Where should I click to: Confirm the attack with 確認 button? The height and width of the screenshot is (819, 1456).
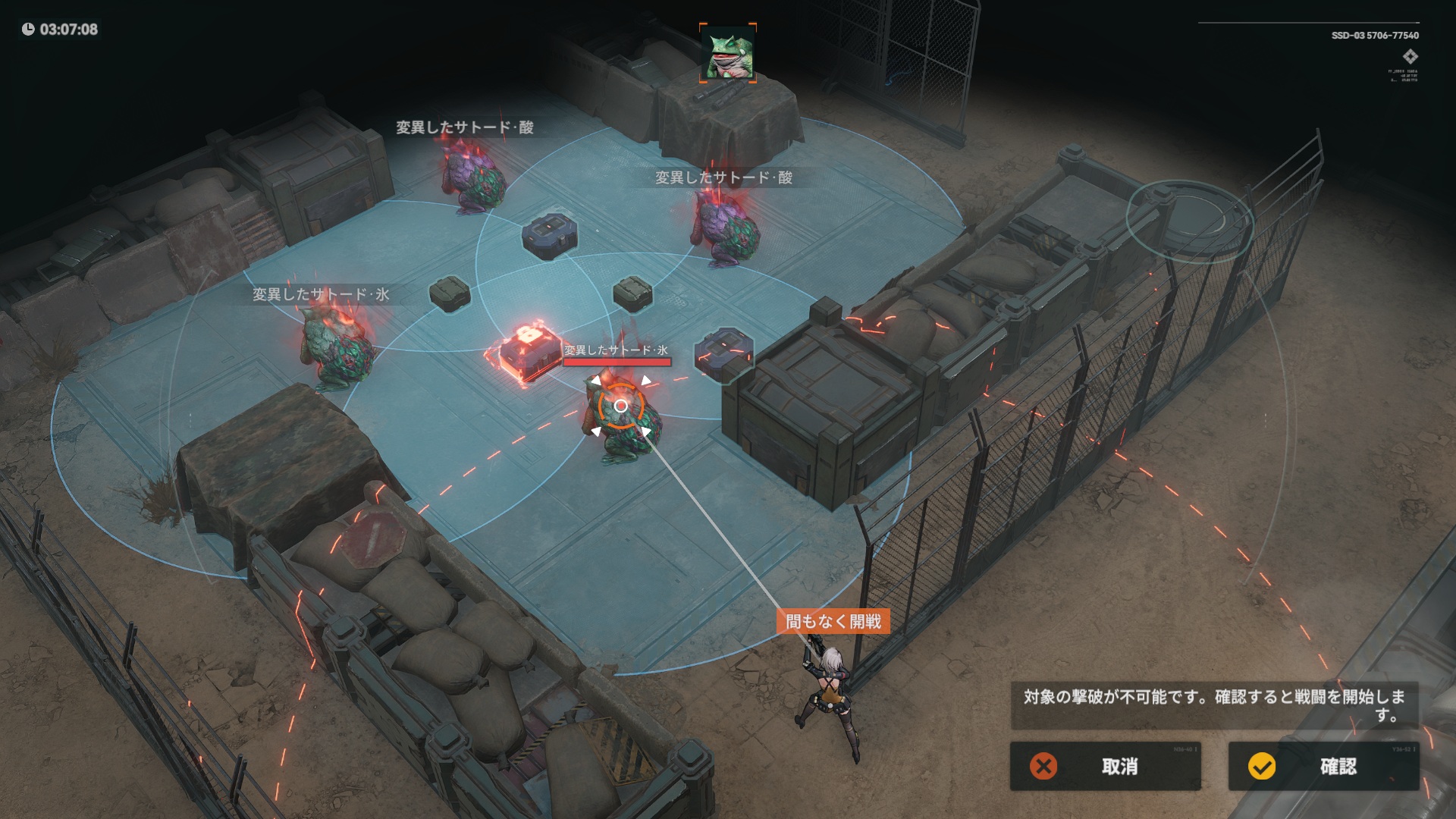click(1323, 766)
